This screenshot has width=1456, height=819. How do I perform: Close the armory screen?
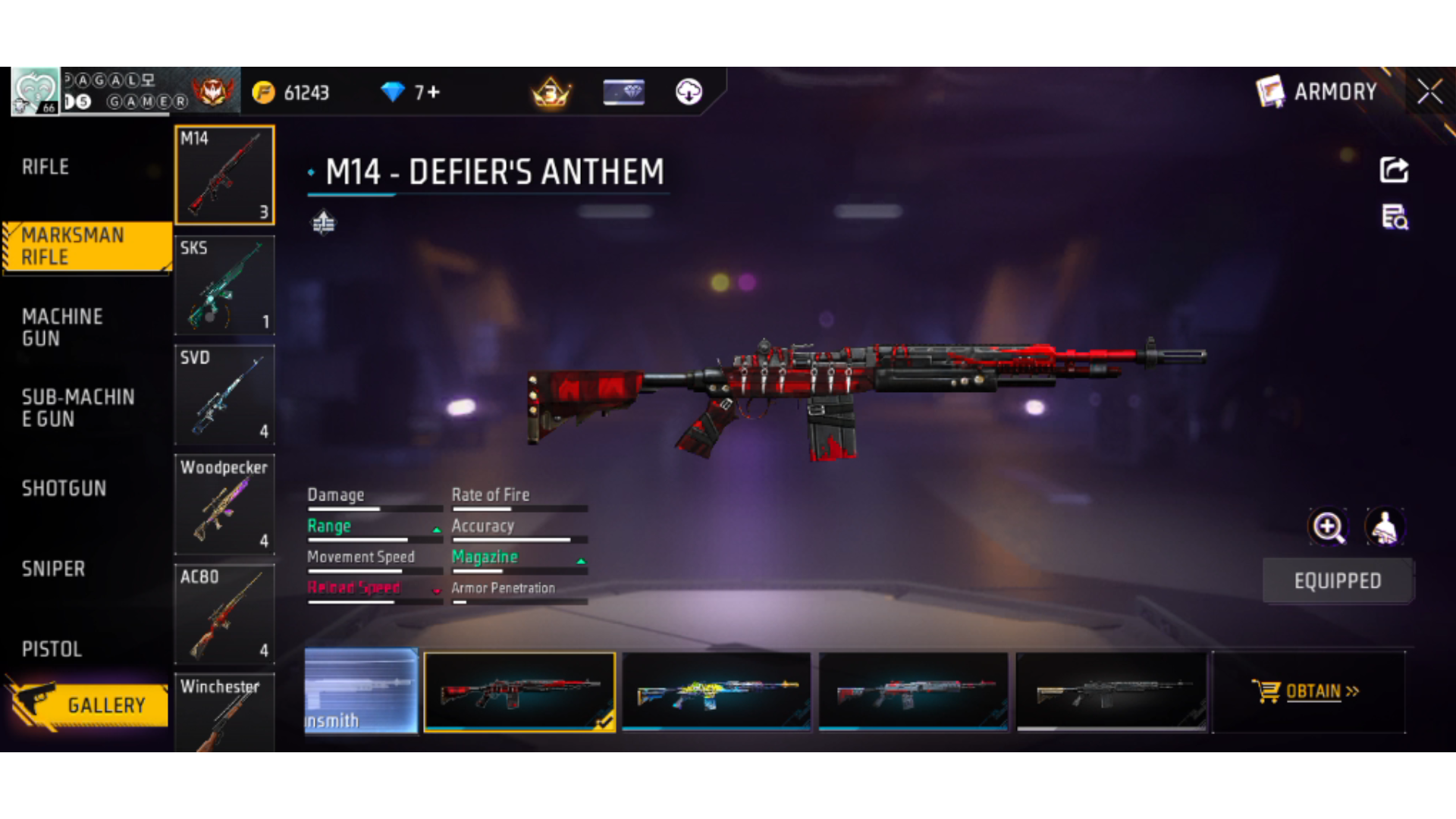[x=1429, y=92]
